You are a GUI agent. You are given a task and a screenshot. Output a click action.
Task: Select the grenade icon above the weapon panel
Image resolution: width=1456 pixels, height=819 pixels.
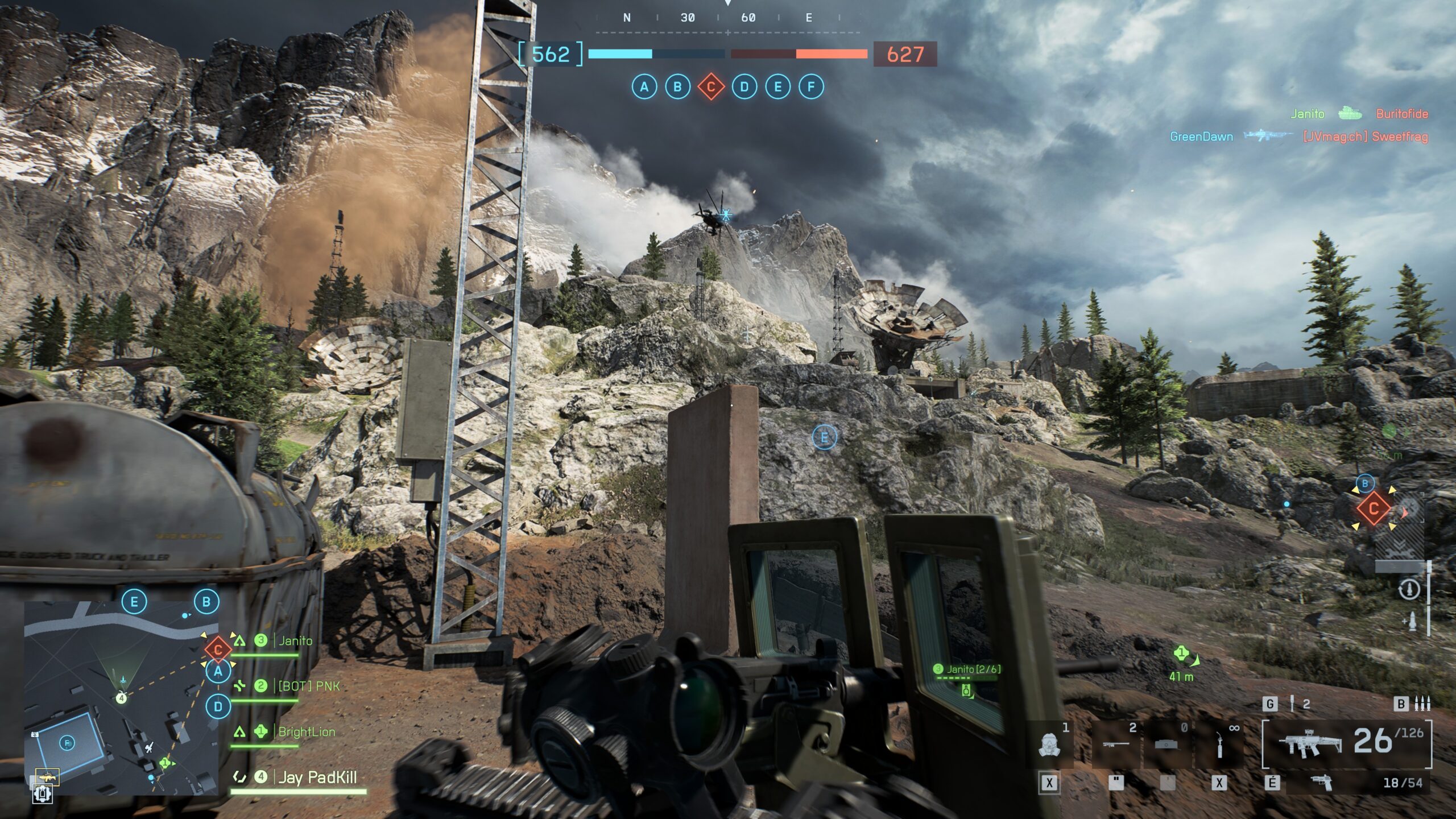(1293, 704)
